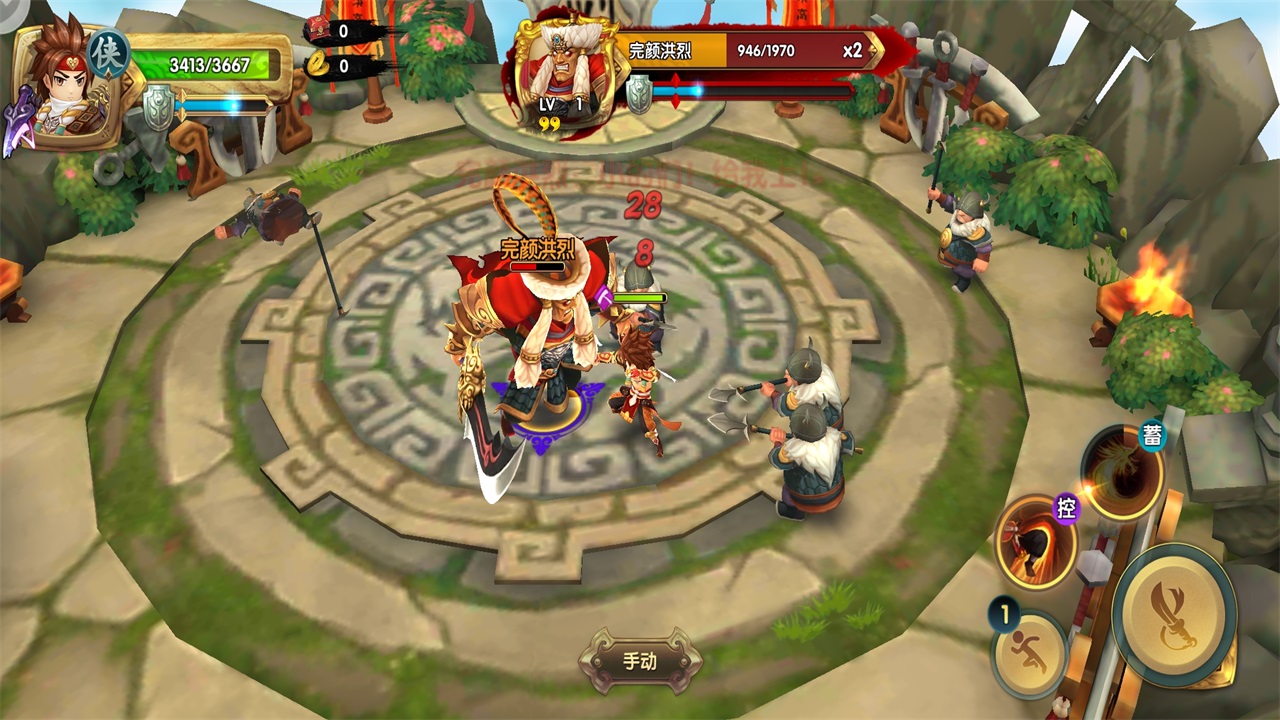Use the sword basic attack button
Viewport: 1280px width, 720px height.
pyautogui.click(x=1173, y=614)
